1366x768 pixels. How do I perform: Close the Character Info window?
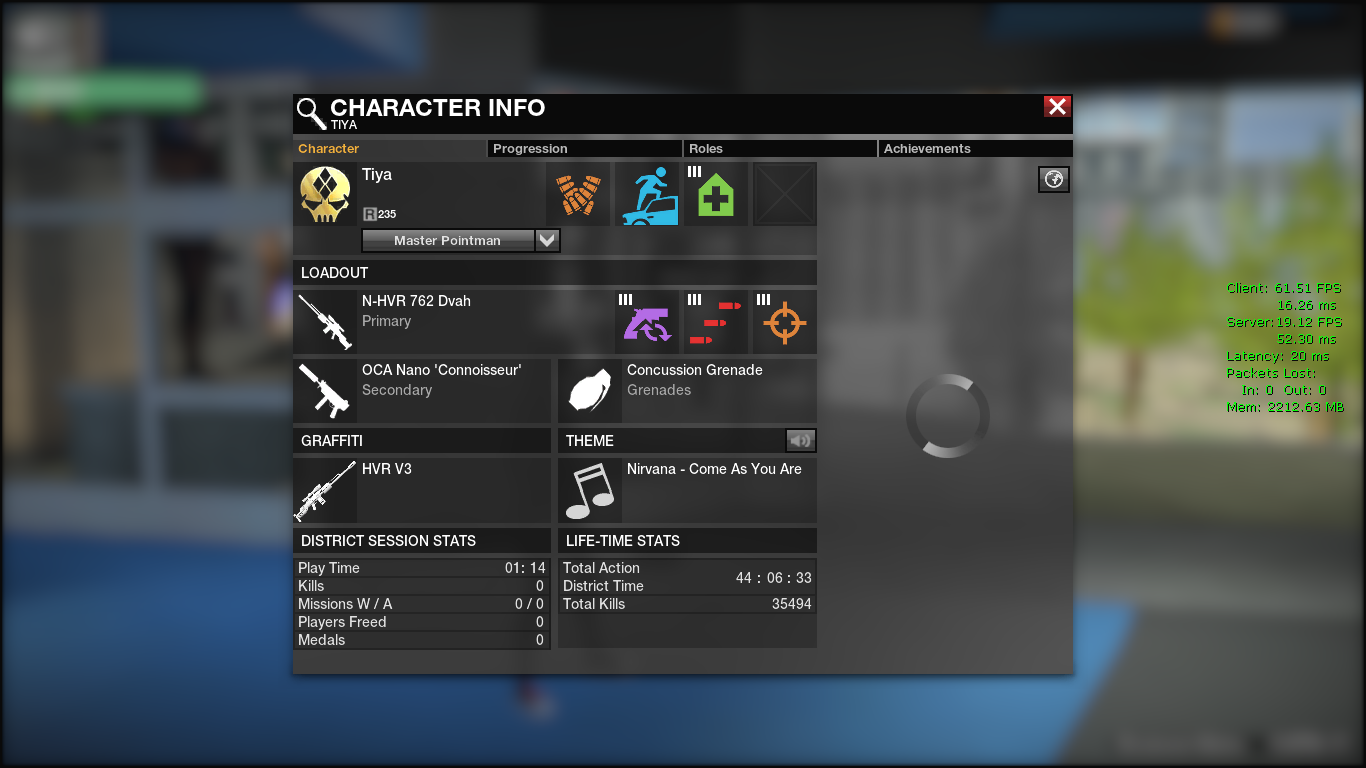[x=1057, y=107]
